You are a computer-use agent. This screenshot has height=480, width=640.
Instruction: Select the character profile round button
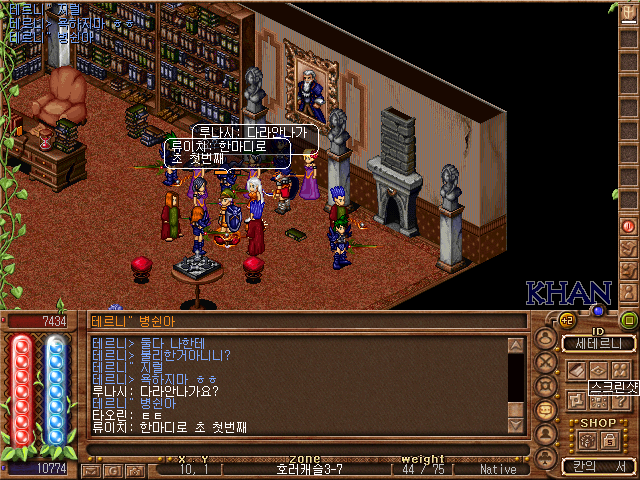(546, 339)
